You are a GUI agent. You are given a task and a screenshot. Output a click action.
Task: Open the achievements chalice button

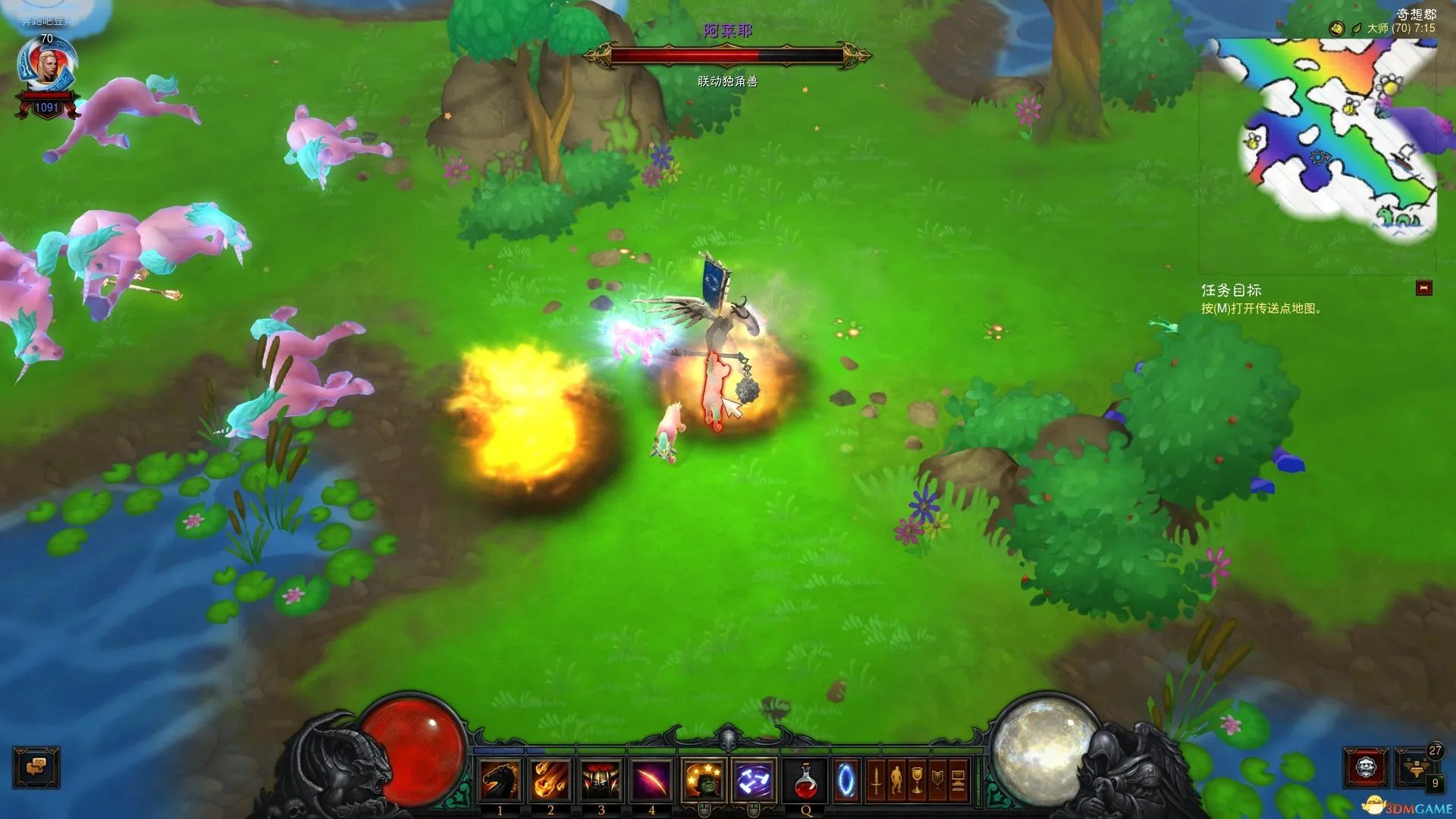tap(917, 781)
